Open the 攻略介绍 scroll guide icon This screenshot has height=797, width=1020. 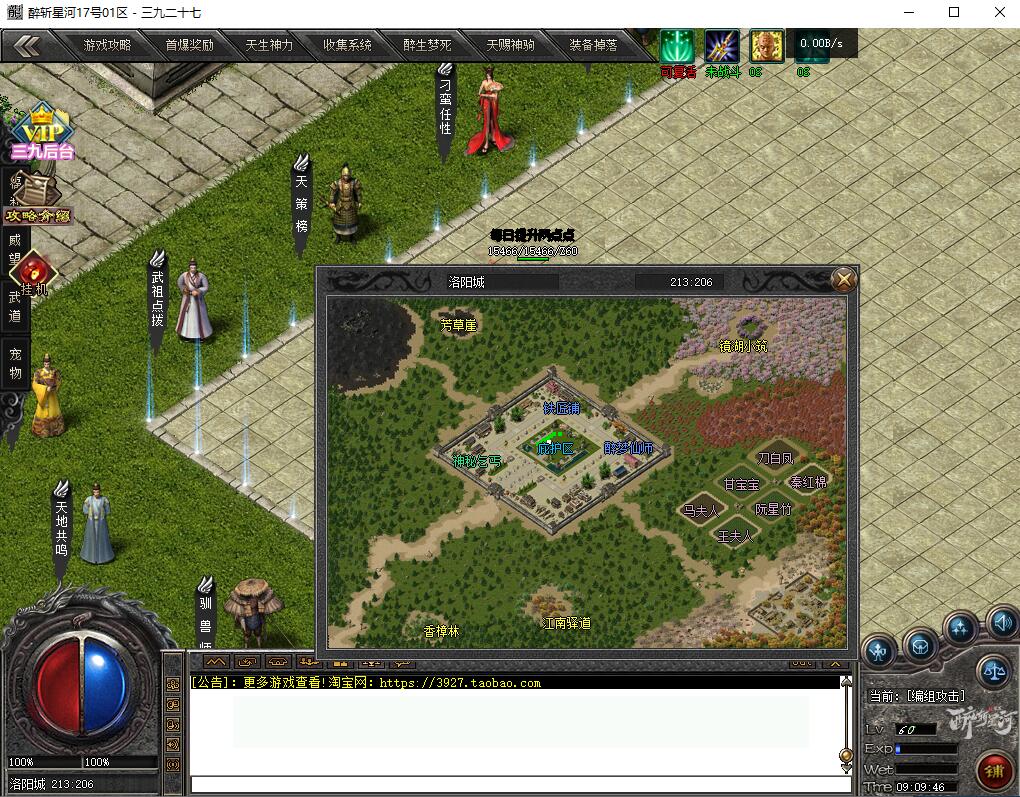(39, 200)
